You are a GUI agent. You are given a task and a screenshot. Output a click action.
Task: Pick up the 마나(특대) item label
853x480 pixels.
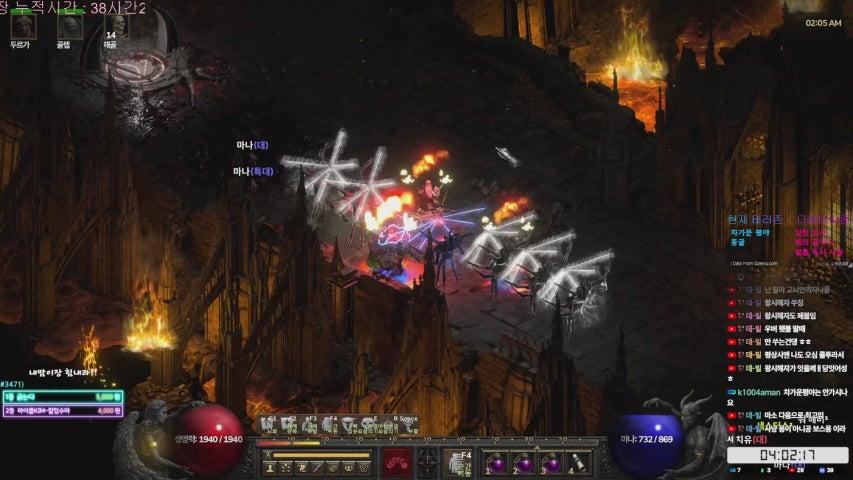(x=253, y=171)
